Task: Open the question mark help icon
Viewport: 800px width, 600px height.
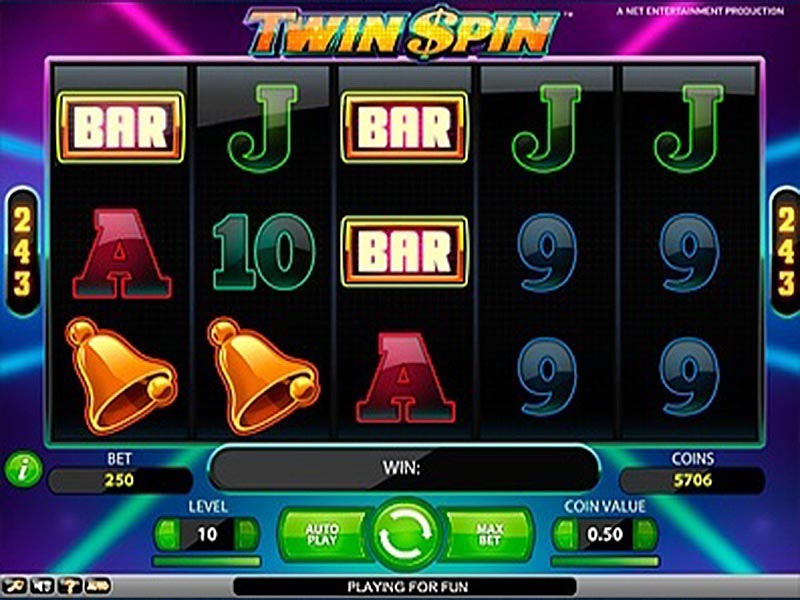Action: 70,585
